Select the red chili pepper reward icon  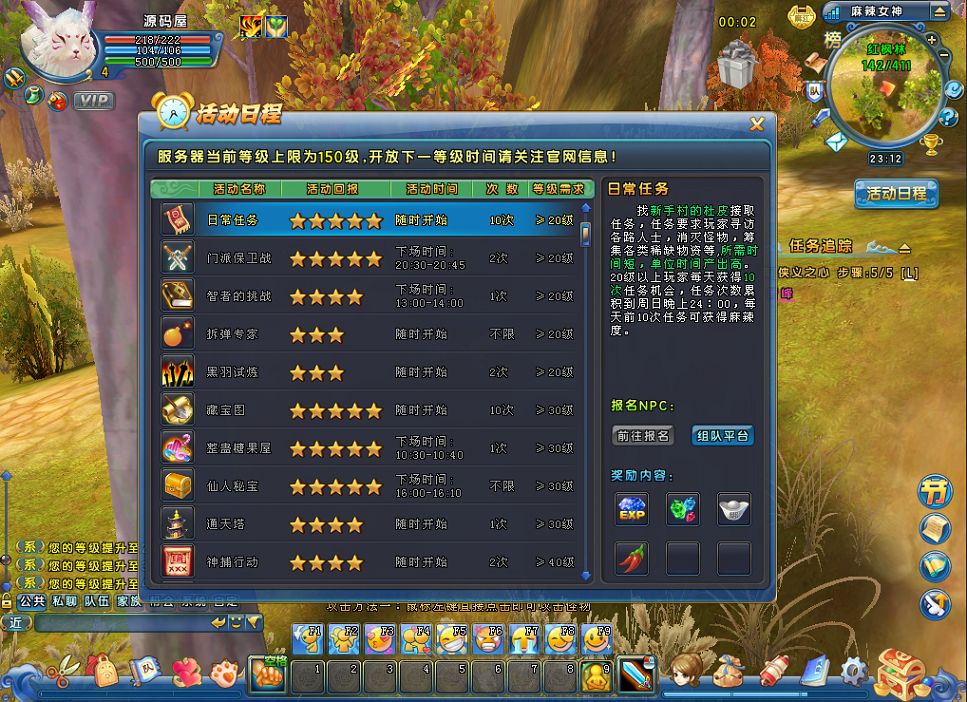[632, 558]
